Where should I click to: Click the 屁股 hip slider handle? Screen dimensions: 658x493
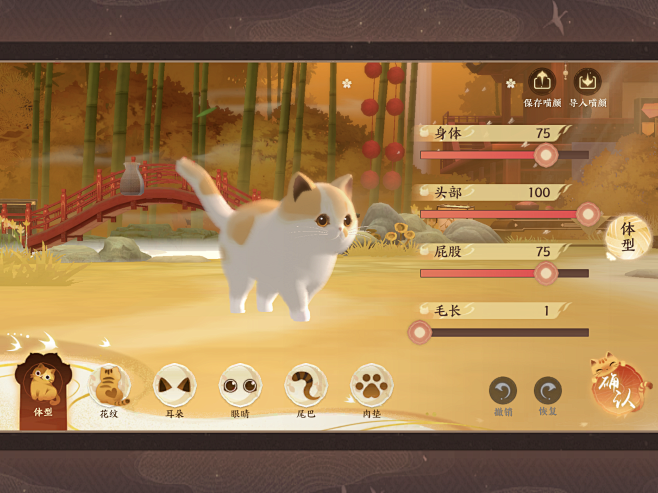point(545,272)
